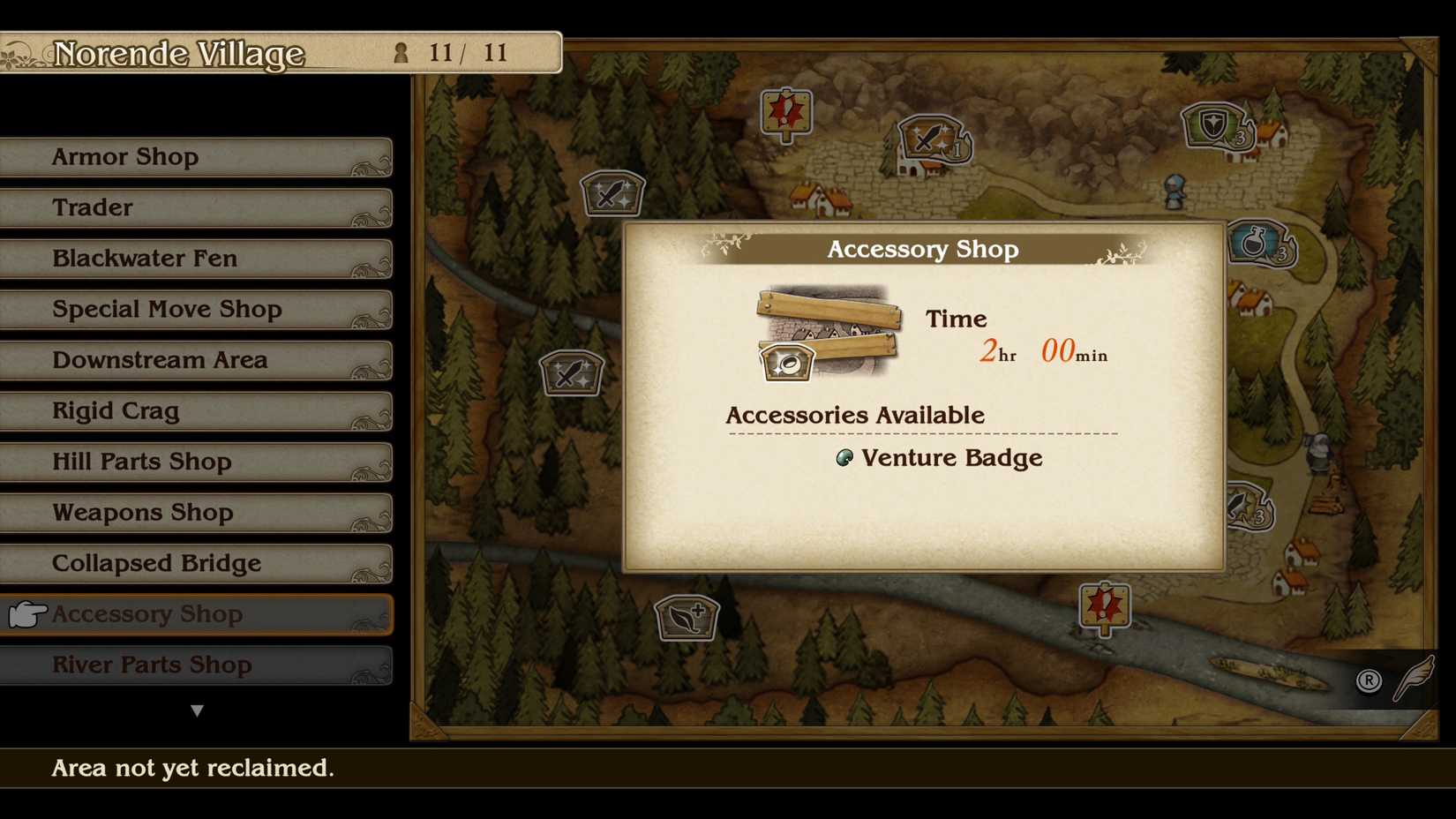Switch to the Weapons Shop list entry
The width and height of the screenshot is (1456, 819).
point(196,513)
